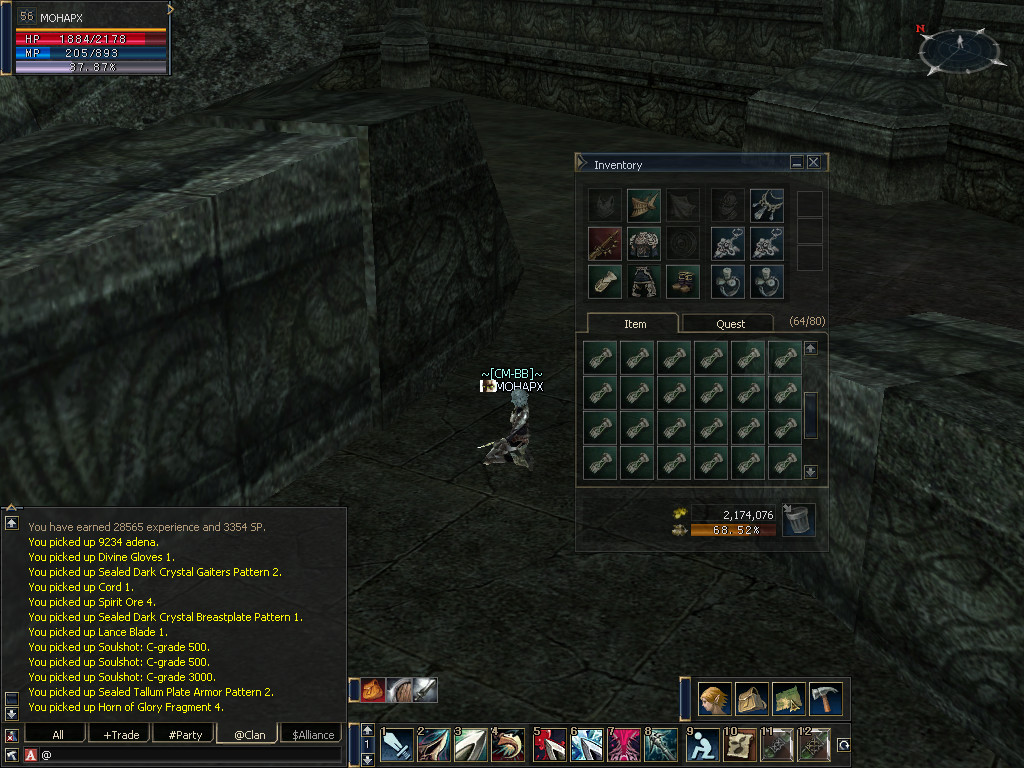
Task: Switch to the #Party chat tab
Action: tap(185, 734)
